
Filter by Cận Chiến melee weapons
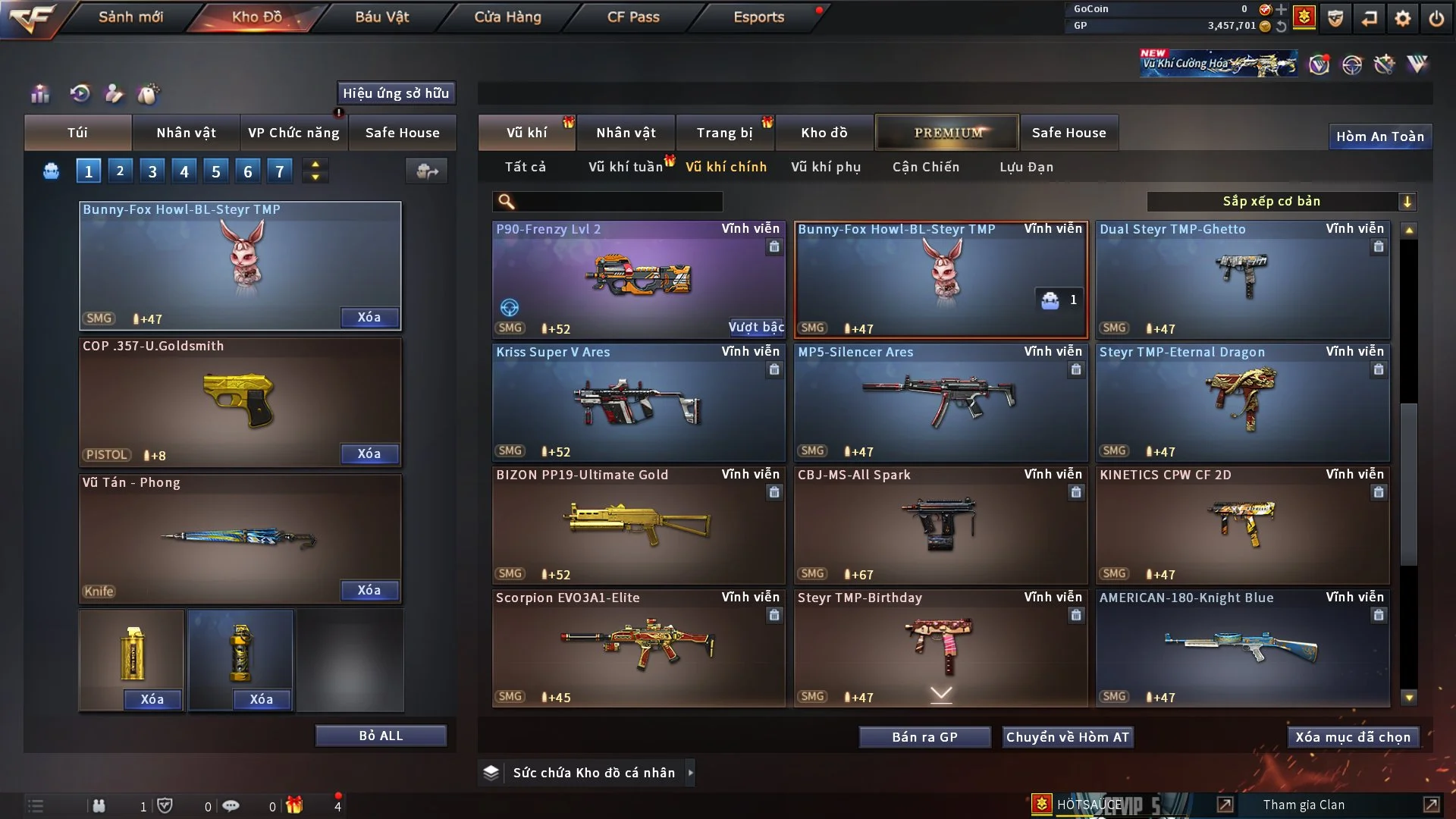click(x=926, y=167)
